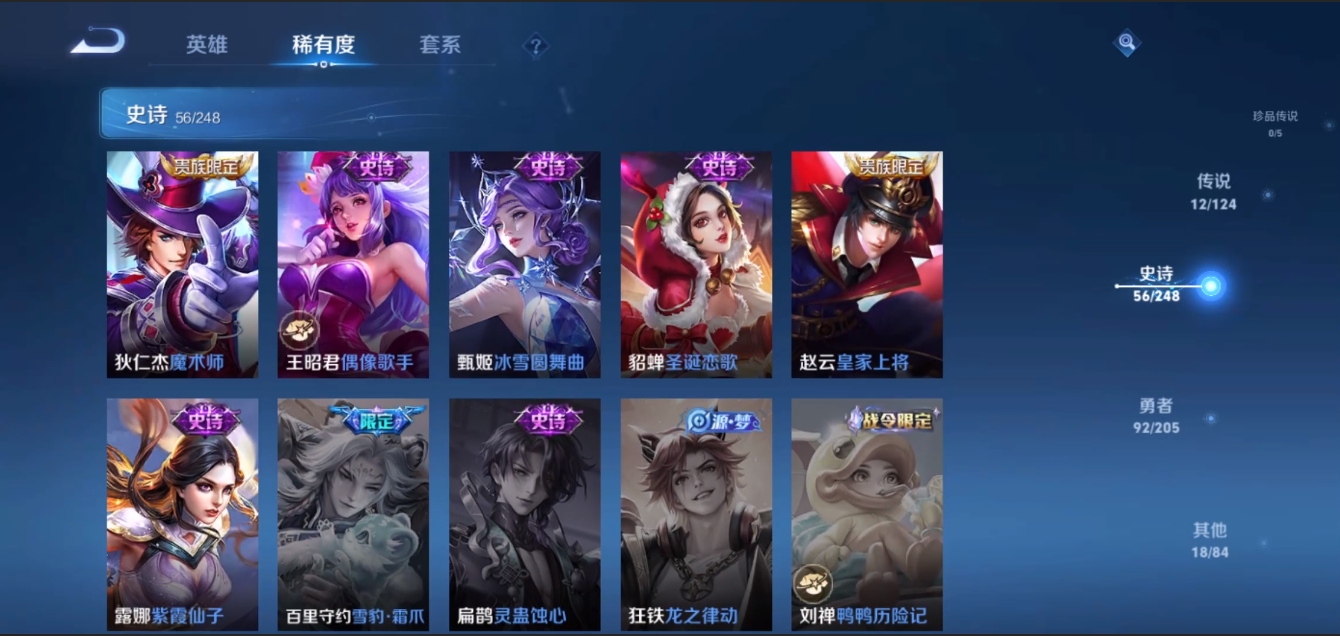Jump to the 传说 rarity section

click(x=1213, y=190)
